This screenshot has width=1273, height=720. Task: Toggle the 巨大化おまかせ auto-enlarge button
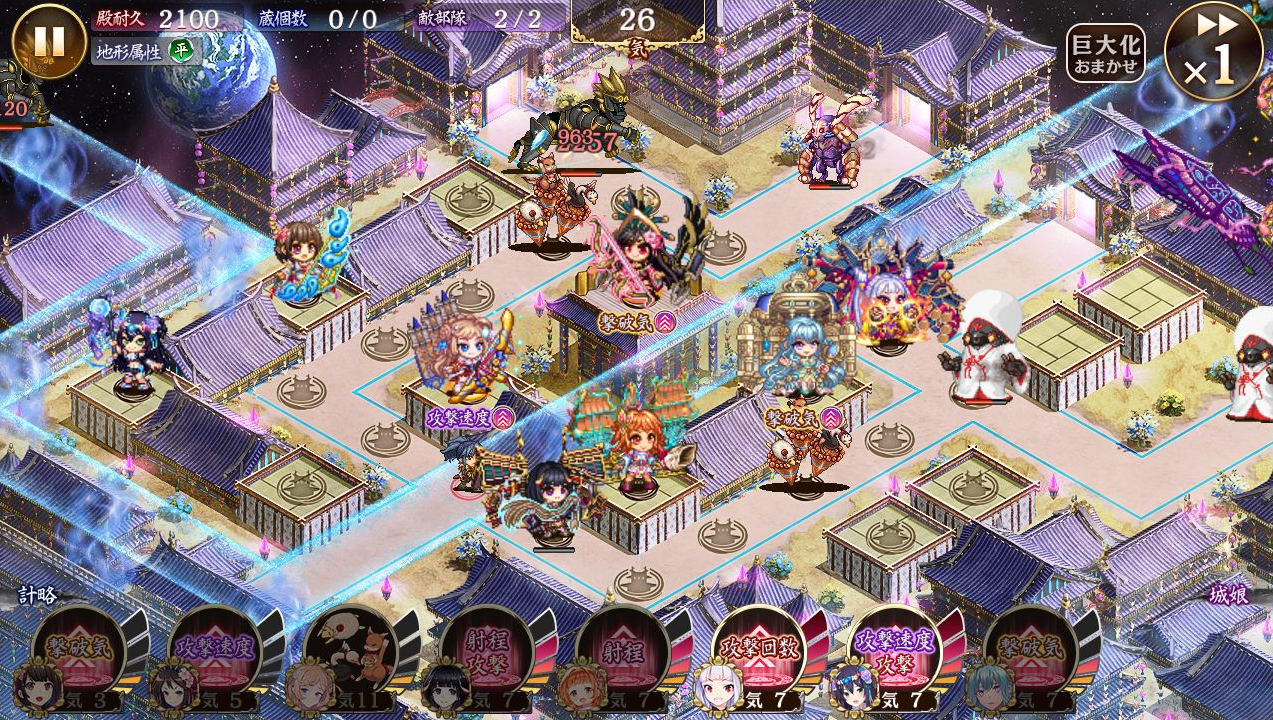pos(1105,54)
